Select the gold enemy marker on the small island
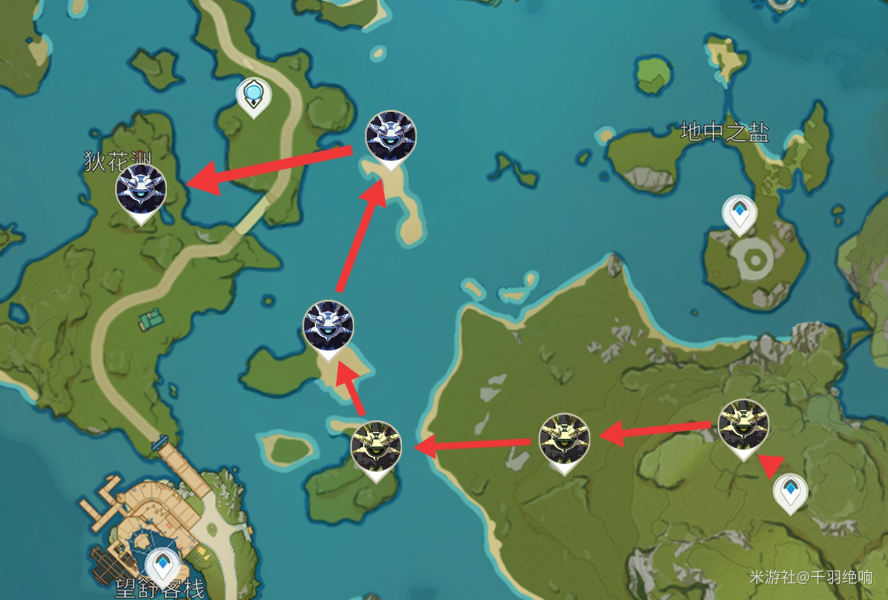 [377, 447]
